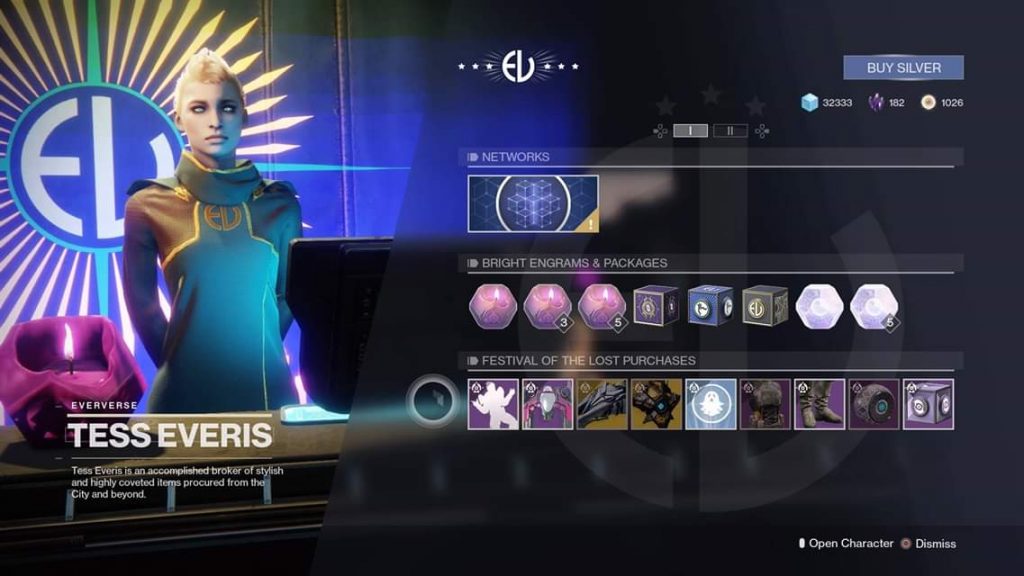Pick the purple package box
The height and width of the screenshot is (576, 1024).
click(x=656, y=305)
